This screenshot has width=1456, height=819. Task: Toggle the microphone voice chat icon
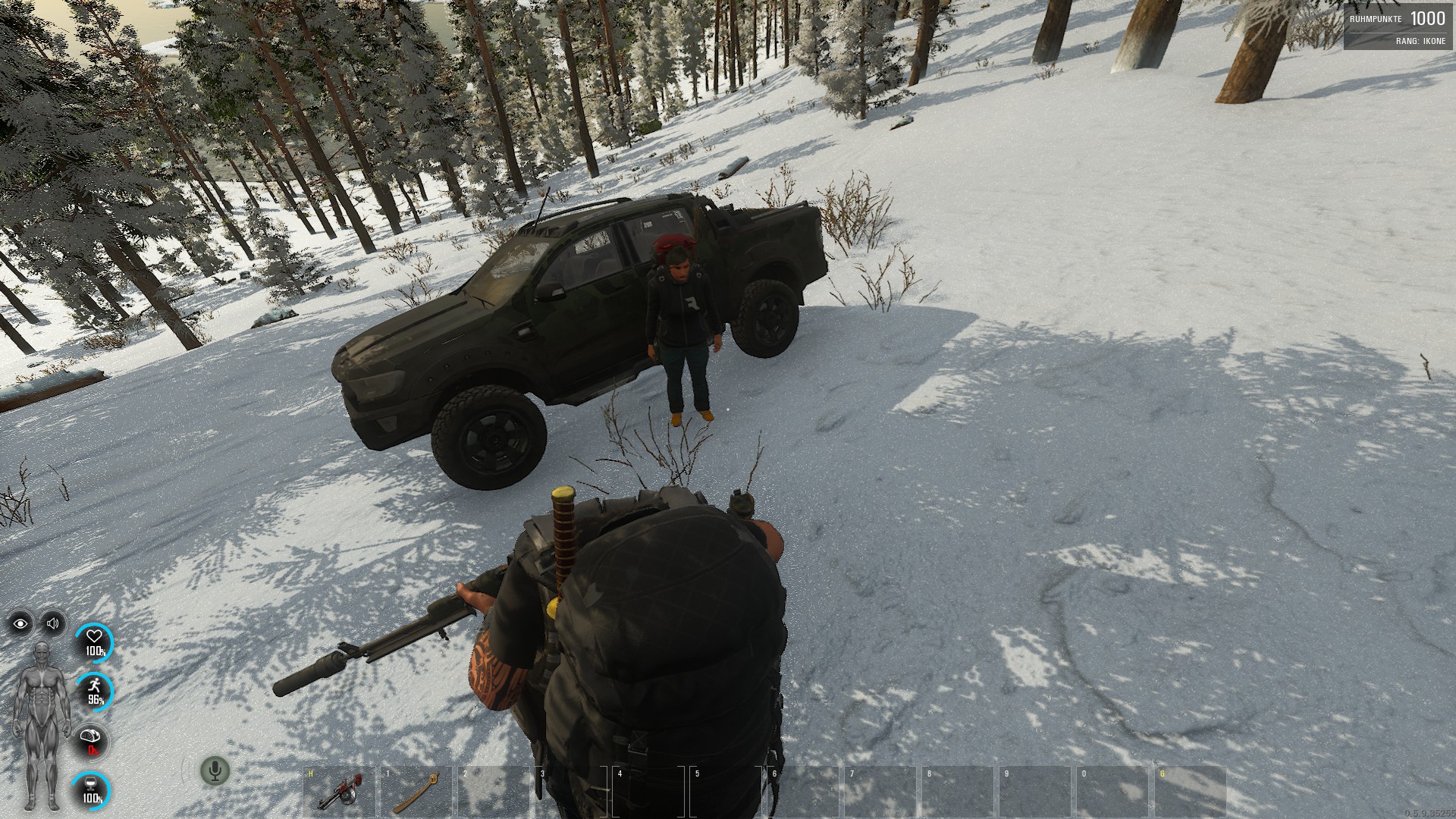point(215,771)
